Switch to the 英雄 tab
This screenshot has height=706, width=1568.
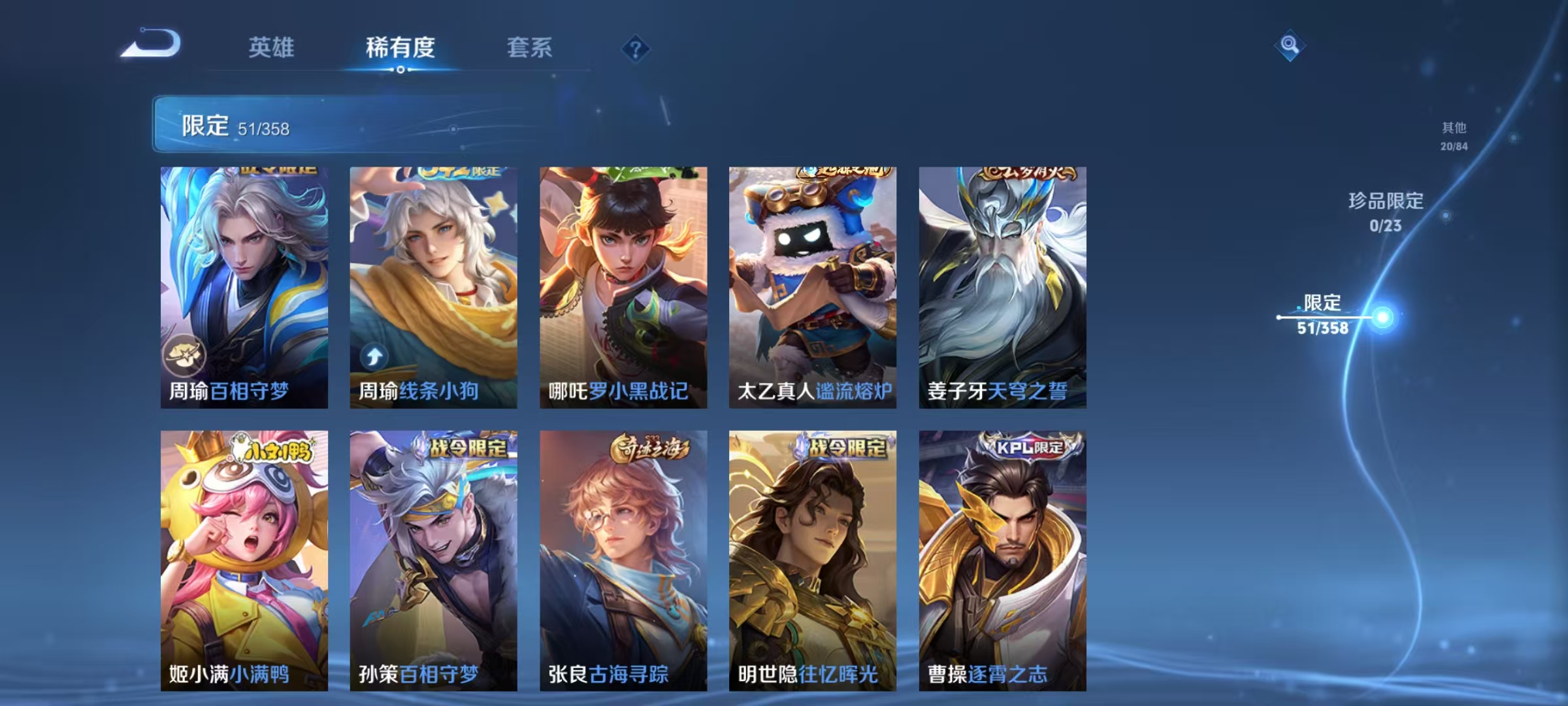[272, 47]
